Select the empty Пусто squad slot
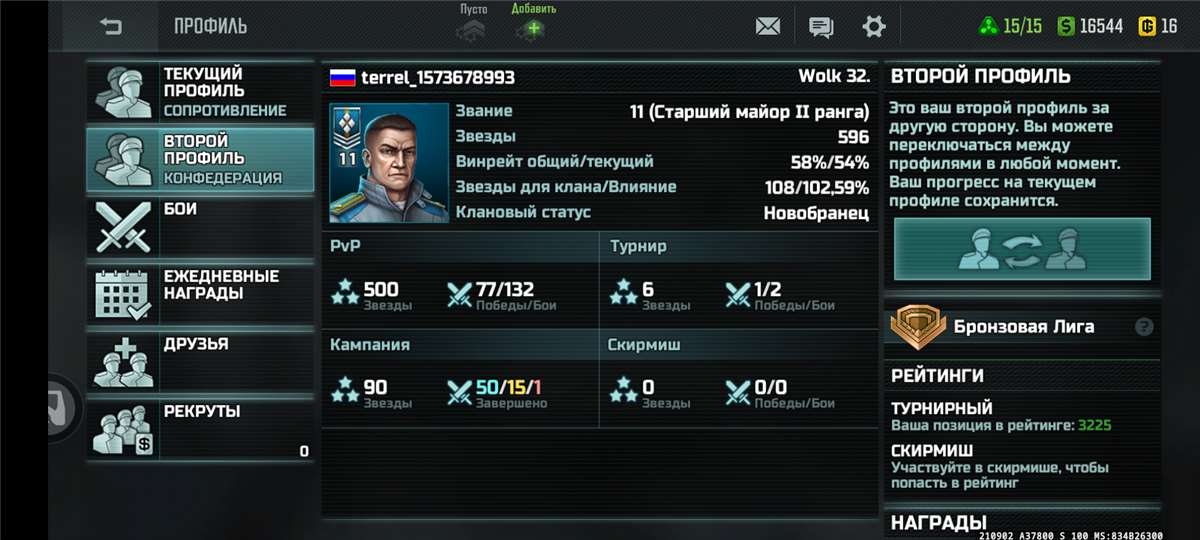Screen dimensions: 1200x540 click(x=472, y=28)
